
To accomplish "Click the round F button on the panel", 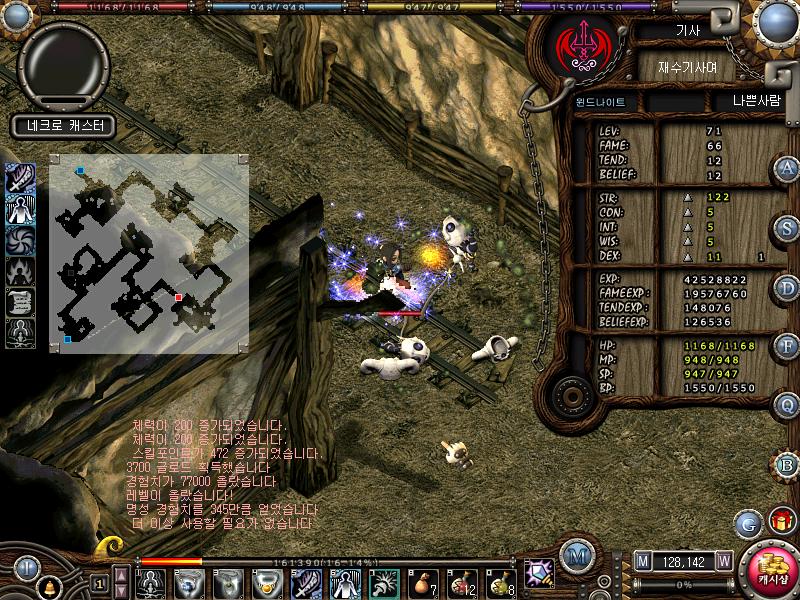I will pyautogui.click(x=788, y=347).
